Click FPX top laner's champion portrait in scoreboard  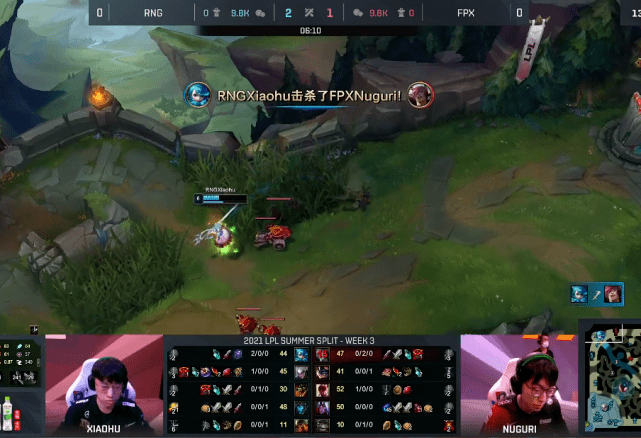pyautogui.click(x=323, y=354)
